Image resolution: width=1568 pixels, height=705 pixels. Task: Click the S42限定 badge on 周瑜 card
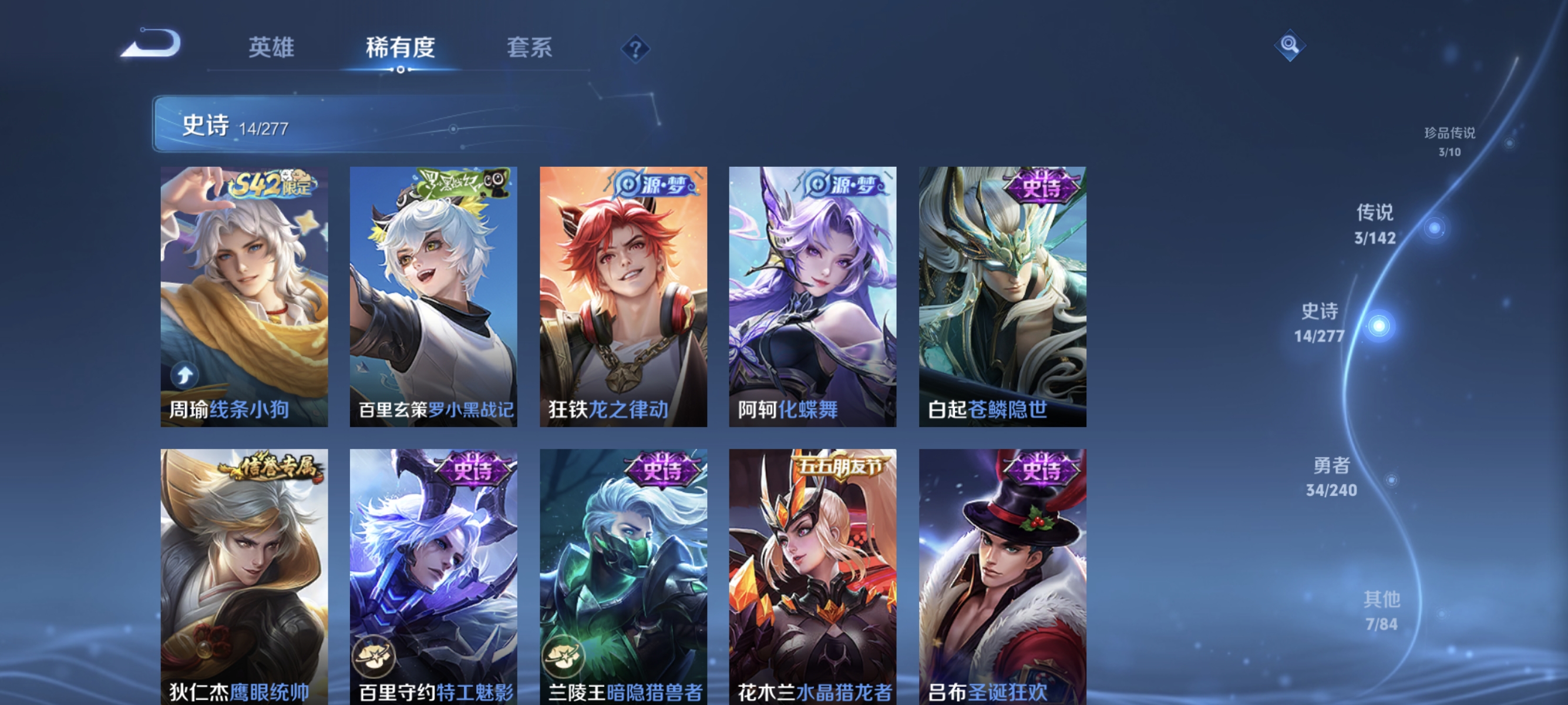275,186
